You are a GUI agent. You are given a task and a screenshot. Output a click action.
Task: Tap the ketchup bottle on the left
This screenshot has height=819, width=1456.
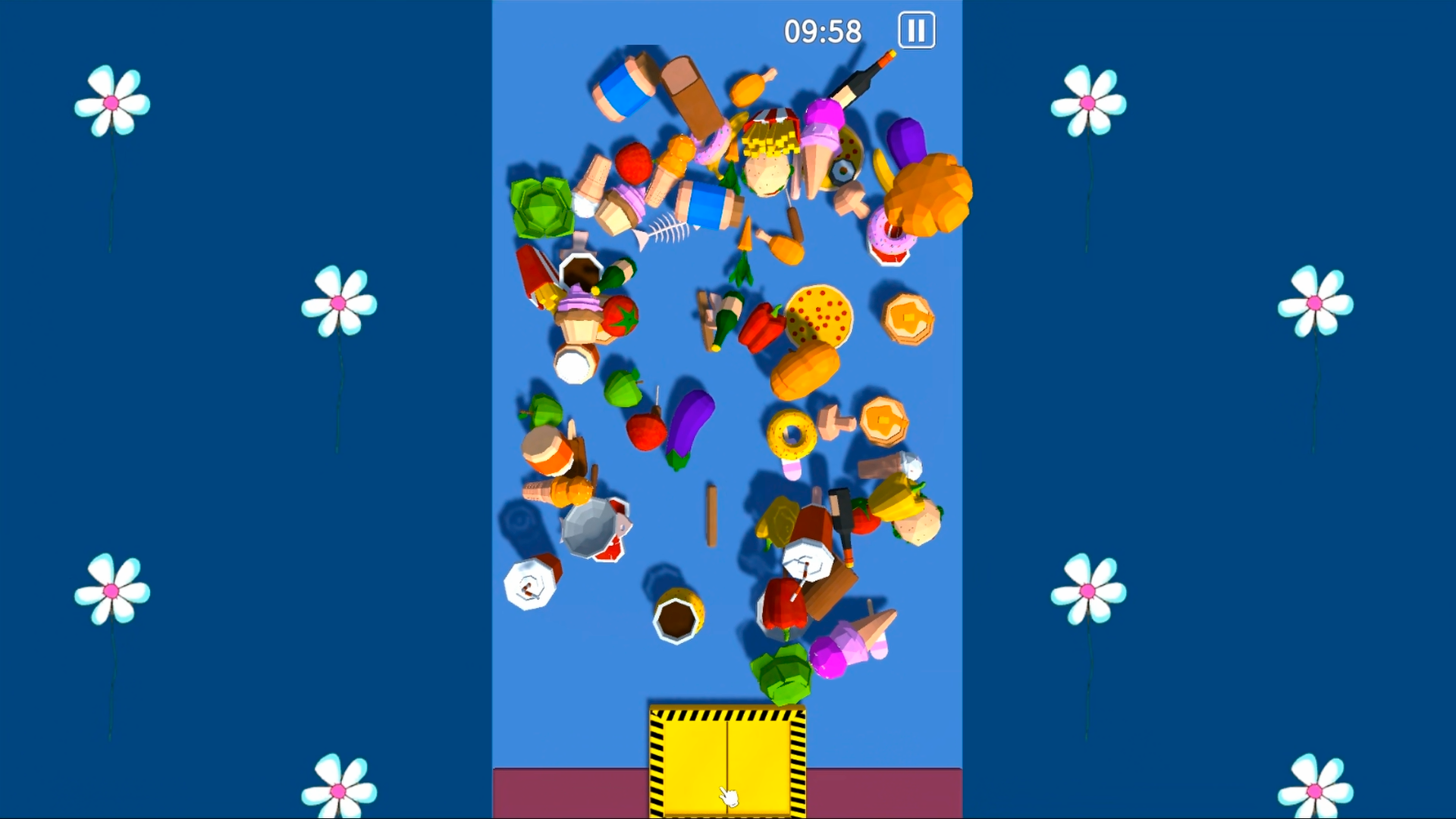531,281
